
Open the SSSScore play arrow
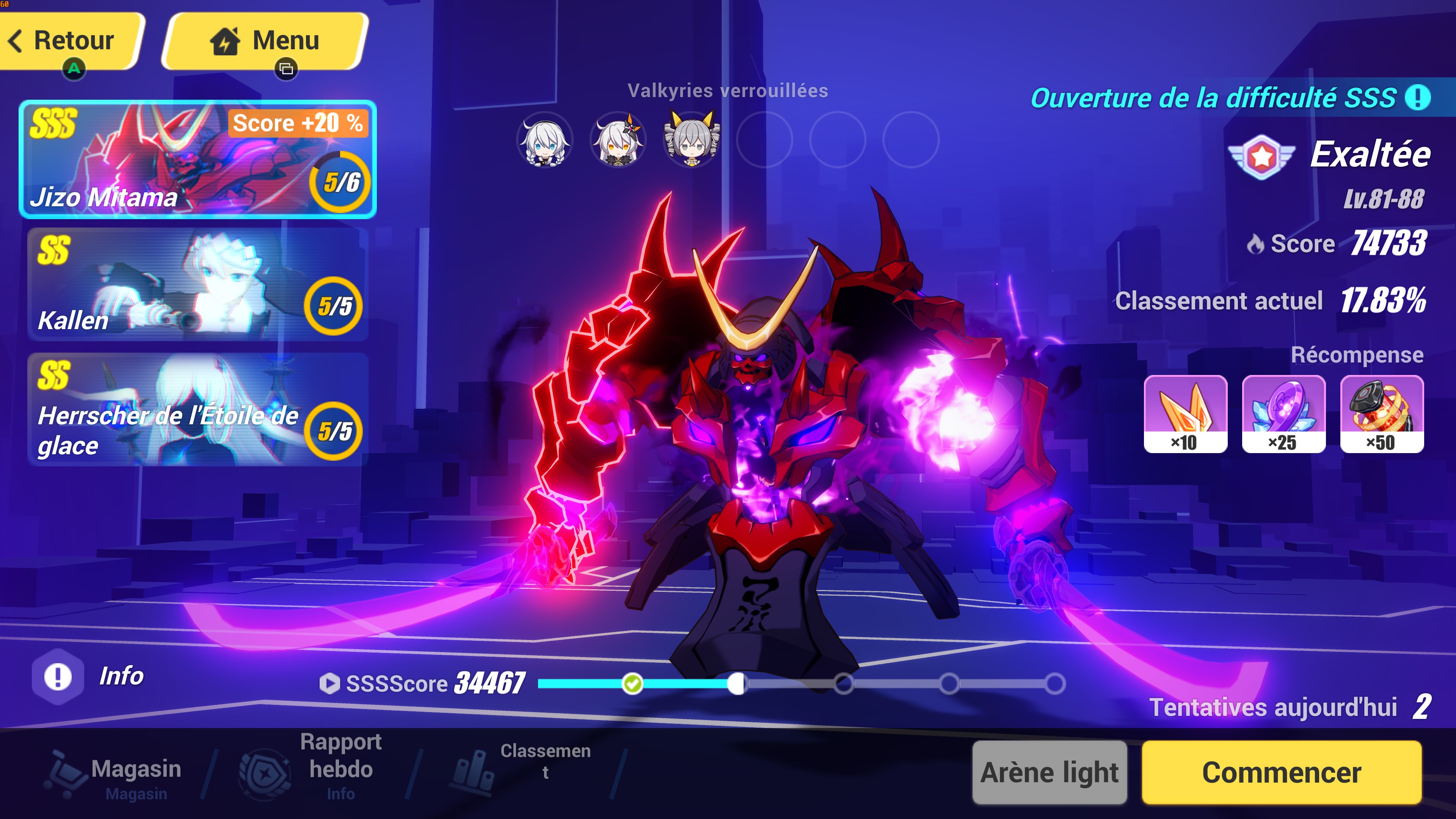(x=329, y=683)
